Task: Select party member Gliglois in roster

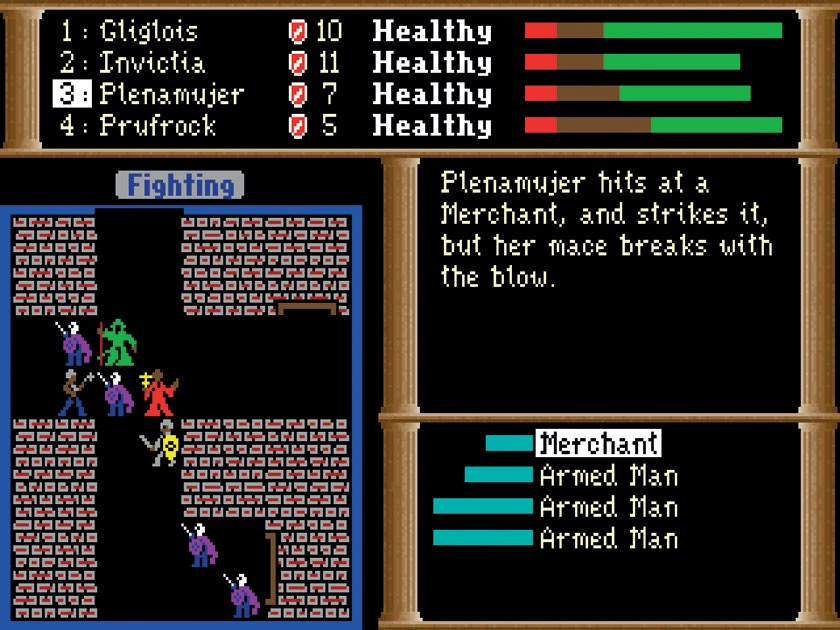Action: tap(148, 31)
